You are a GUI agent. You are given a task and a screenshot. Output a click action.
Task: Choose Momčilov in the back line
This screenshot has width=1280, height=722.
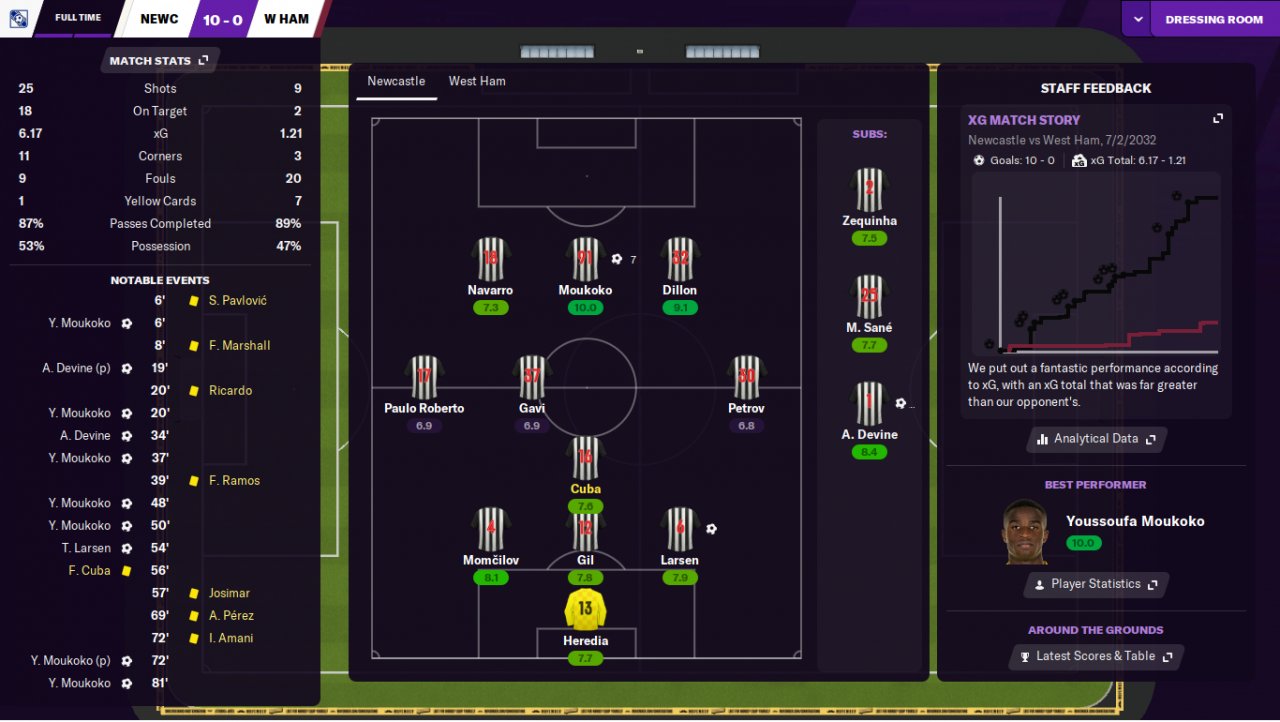(490, 529)
